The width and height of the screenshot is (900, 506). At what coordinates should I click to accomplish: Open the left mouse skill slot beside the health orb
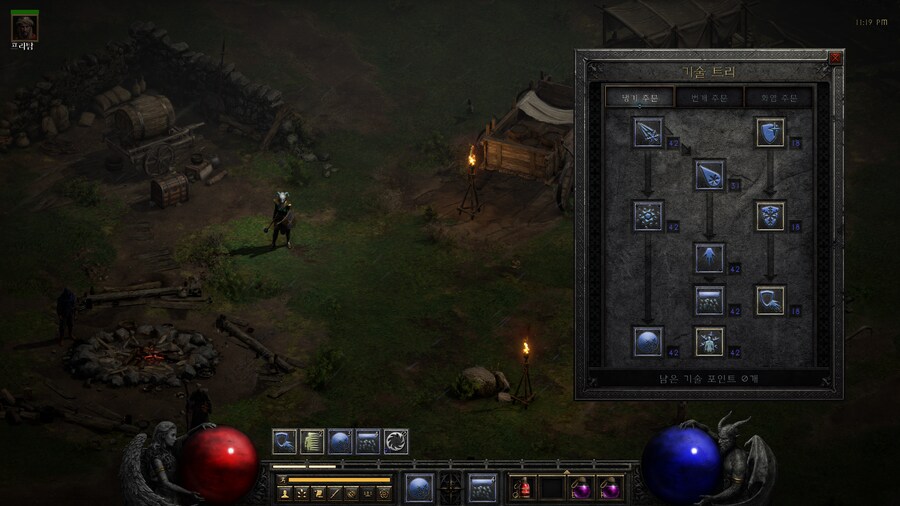click(419, 487)
